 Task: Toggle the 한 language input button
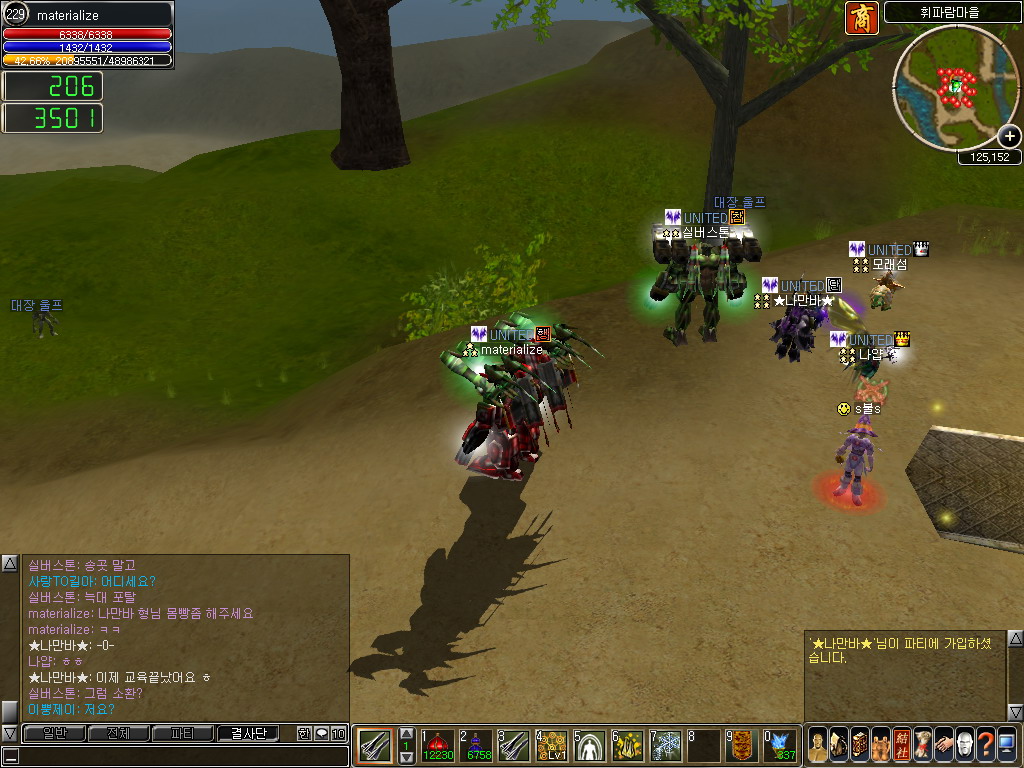point(304,733)
